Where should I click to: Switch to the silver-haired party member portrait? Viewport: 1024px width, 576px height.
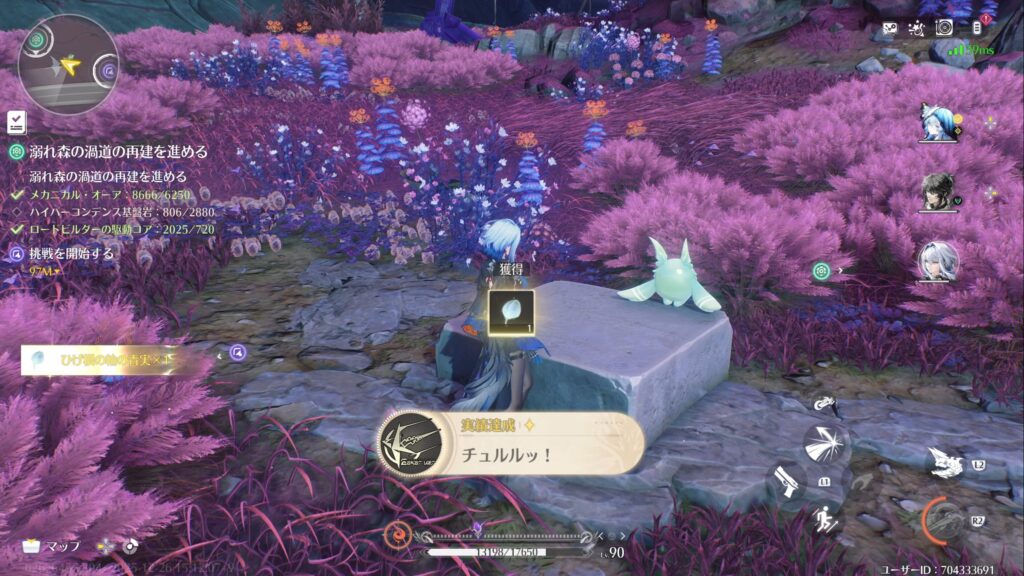click(x=938, y=261)
